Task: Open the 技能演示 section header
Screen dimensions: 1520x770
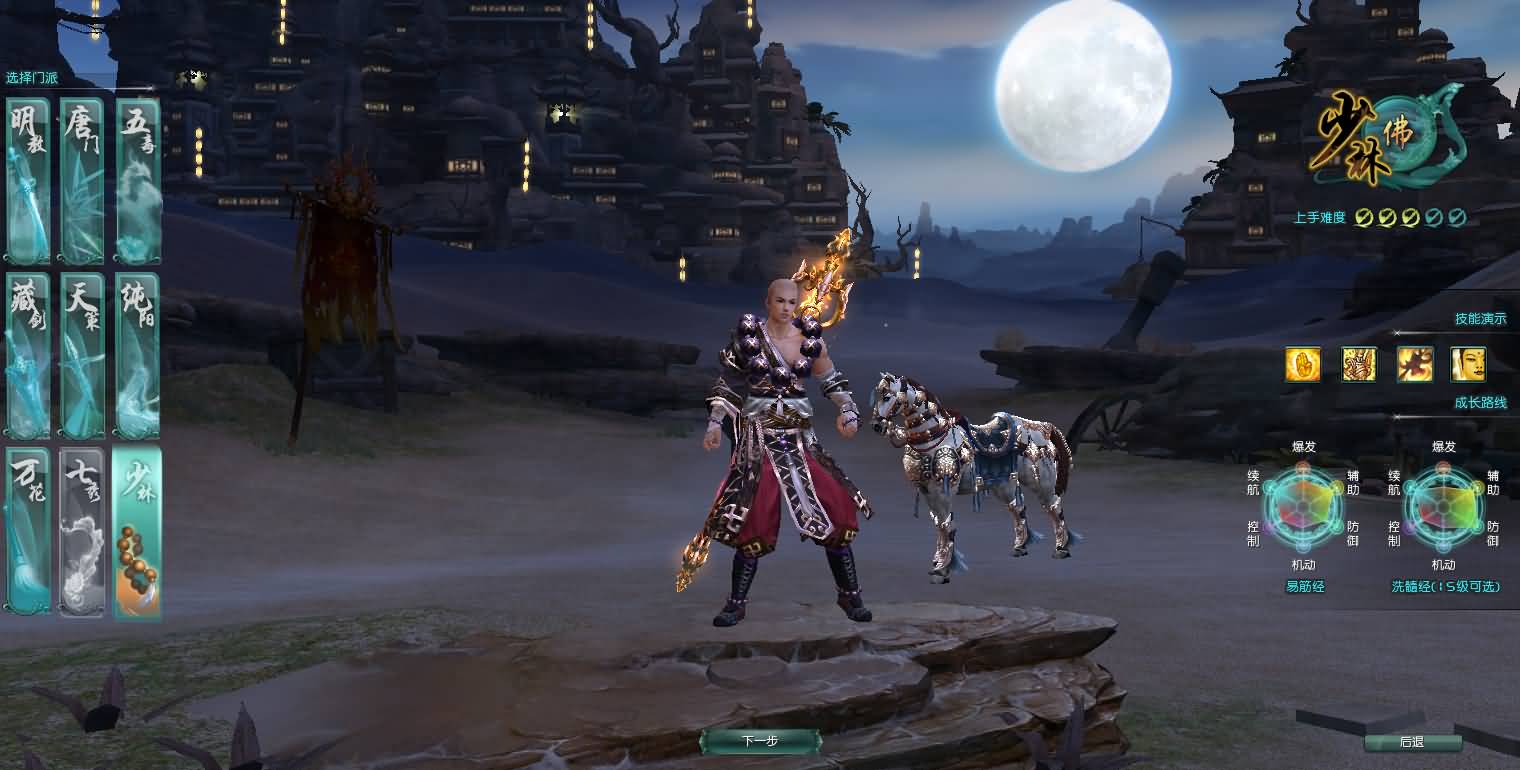Action: [x=1482, y=318]
